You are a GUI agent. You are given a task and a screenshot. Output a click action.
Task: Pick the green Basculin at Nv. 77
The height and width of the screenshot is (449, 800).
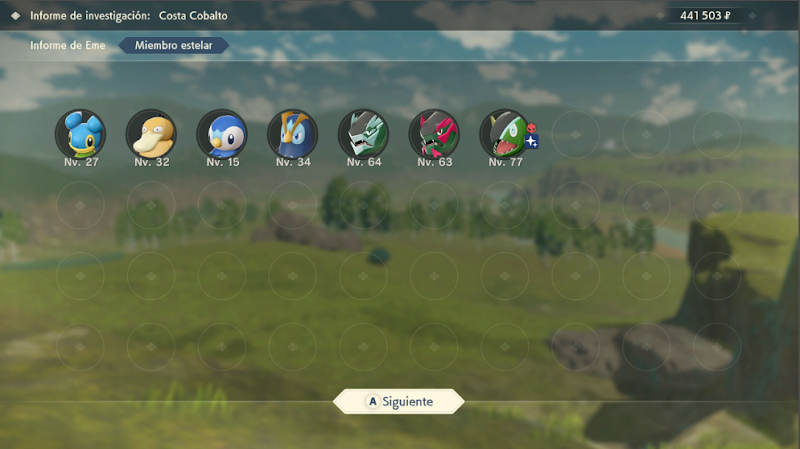pyautogui.click(x=503, y=133)
